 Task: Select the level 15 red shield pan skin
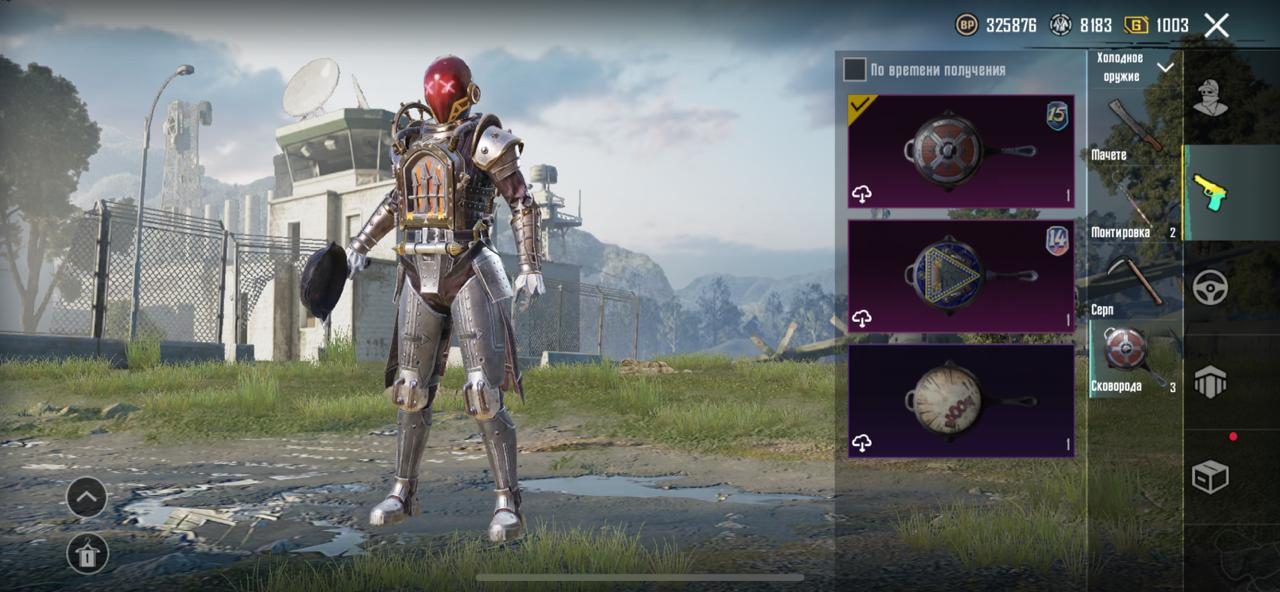pyautogui.click(x=961, y=151)
